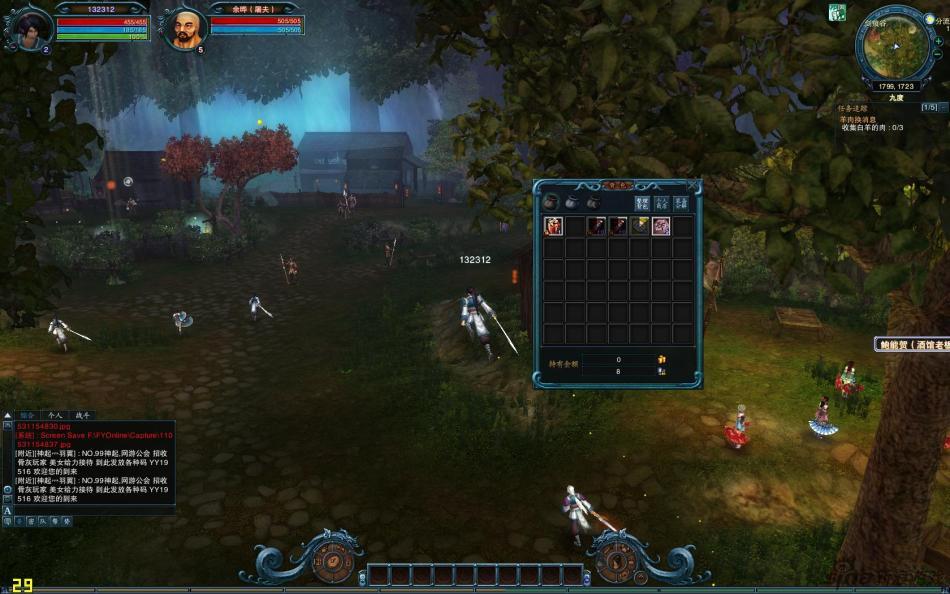
Task: Switch to the 个人 chat tab
Action: coord(55,414)
